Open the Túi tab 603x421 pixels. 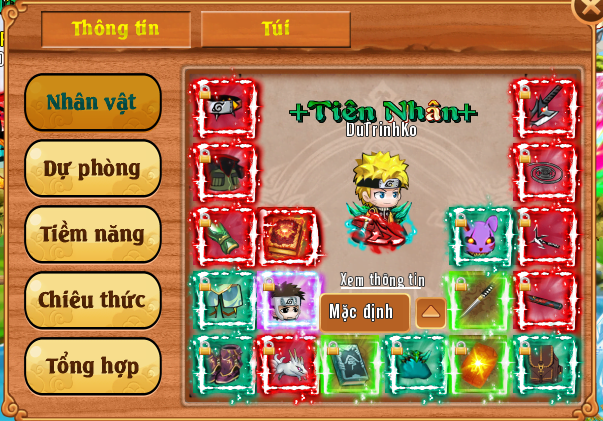point(275,29)
